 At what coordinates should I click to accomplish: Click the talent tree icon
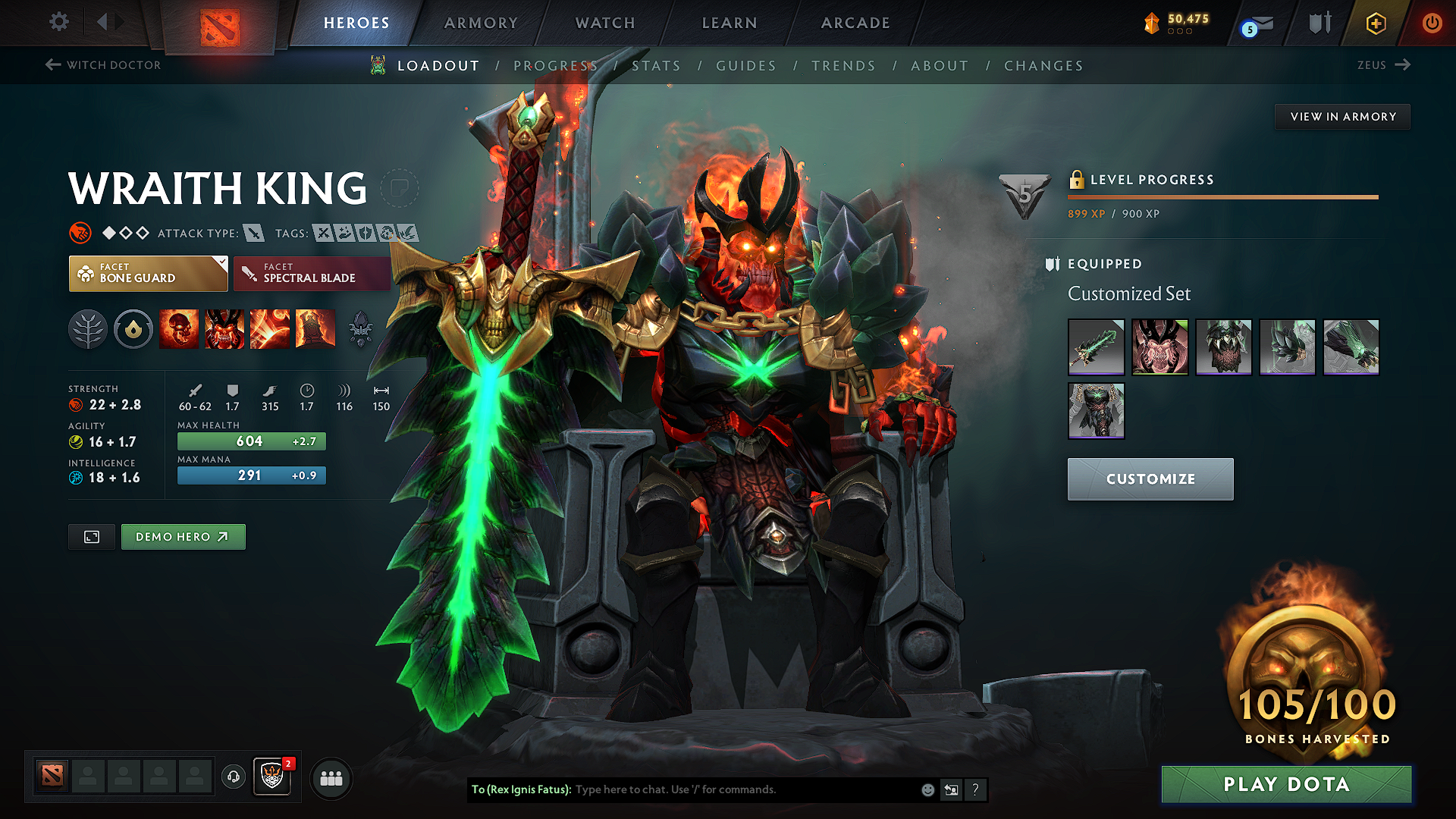pyautogui.click(x=88, y=328)
